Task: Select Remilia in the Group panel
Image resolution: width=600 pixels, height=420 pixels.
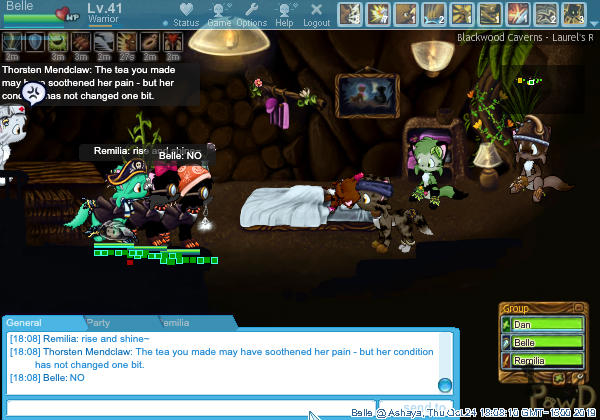Action: (x=543, y=360)
